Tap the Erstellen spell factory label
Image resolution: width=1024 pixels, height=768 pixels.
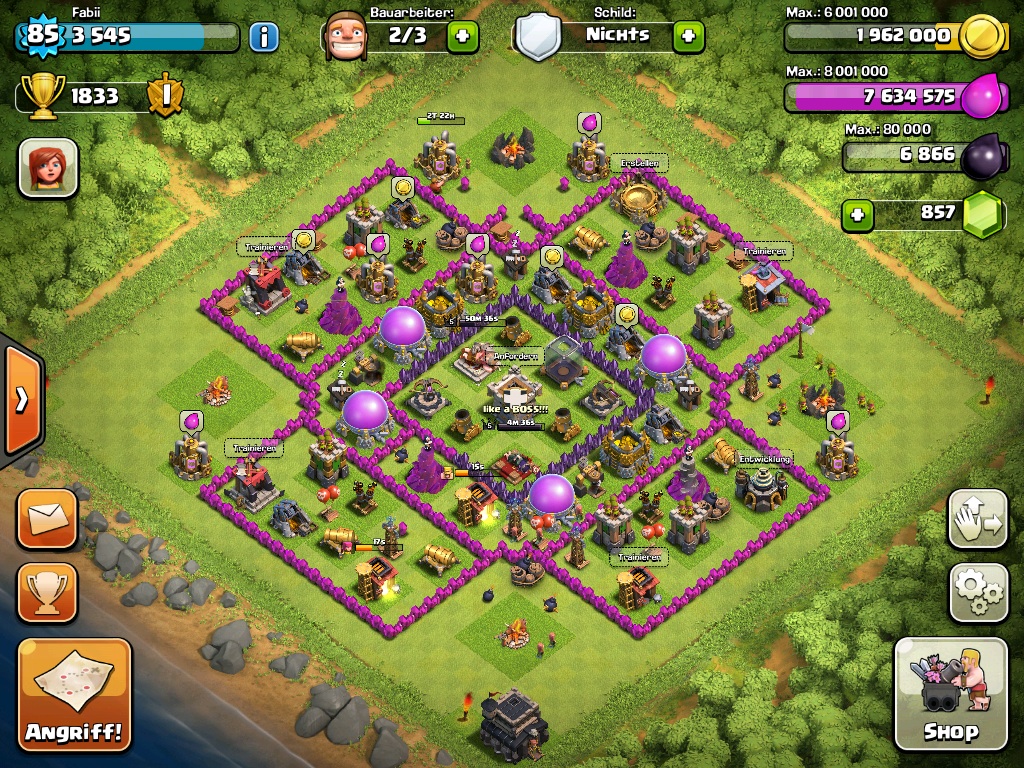click(x=643, y=162)
